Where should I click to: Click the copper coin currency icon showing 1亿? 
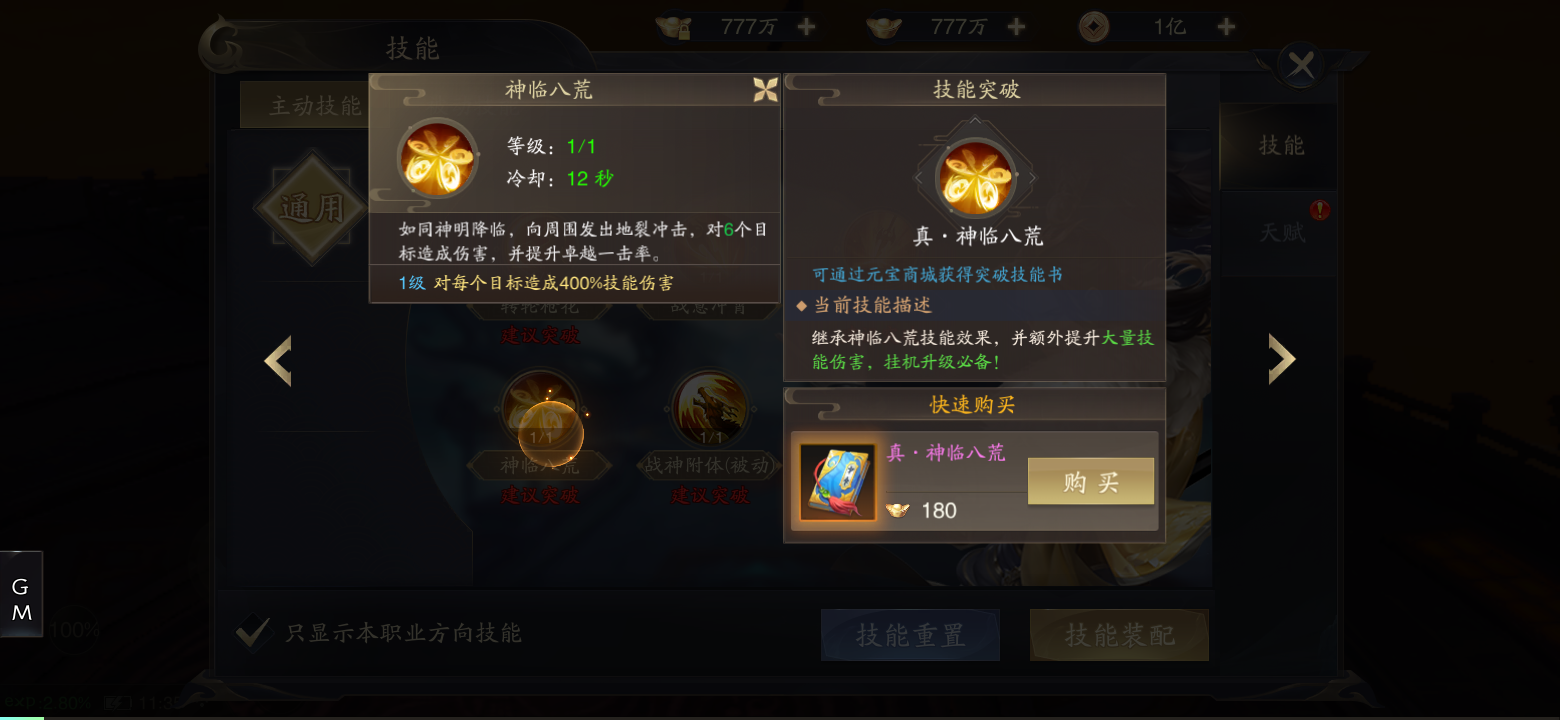1094,25
